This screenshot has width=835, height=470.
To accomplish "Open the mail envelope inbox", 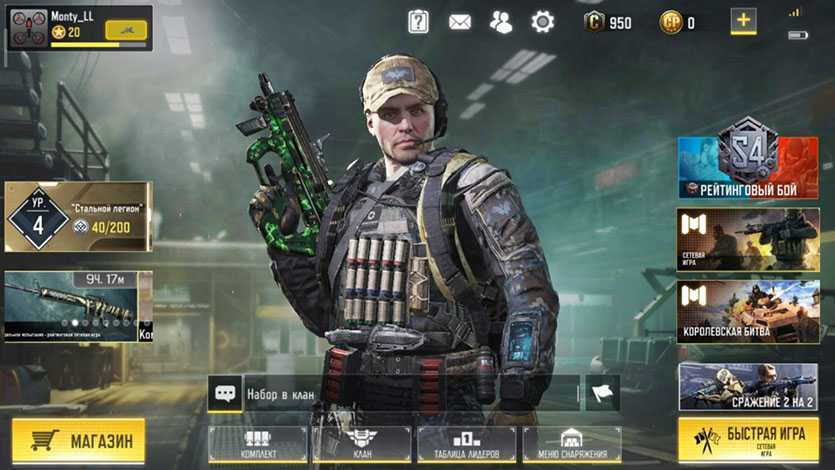I will (460, 22).
